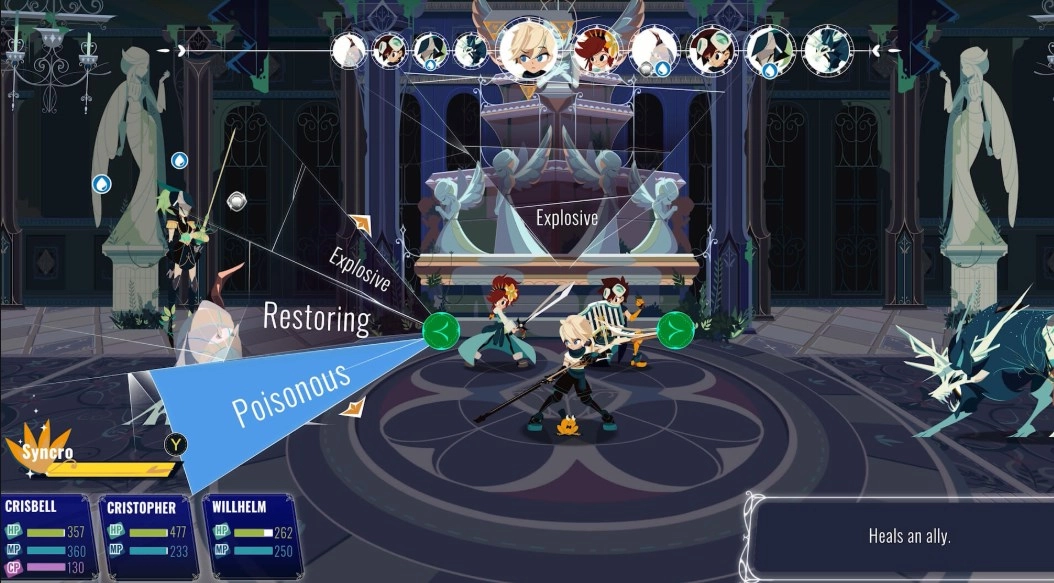Select Willhelm's large turn order portrait
1054x583 pixels.
pyautogui.click(x=528, y=48)
